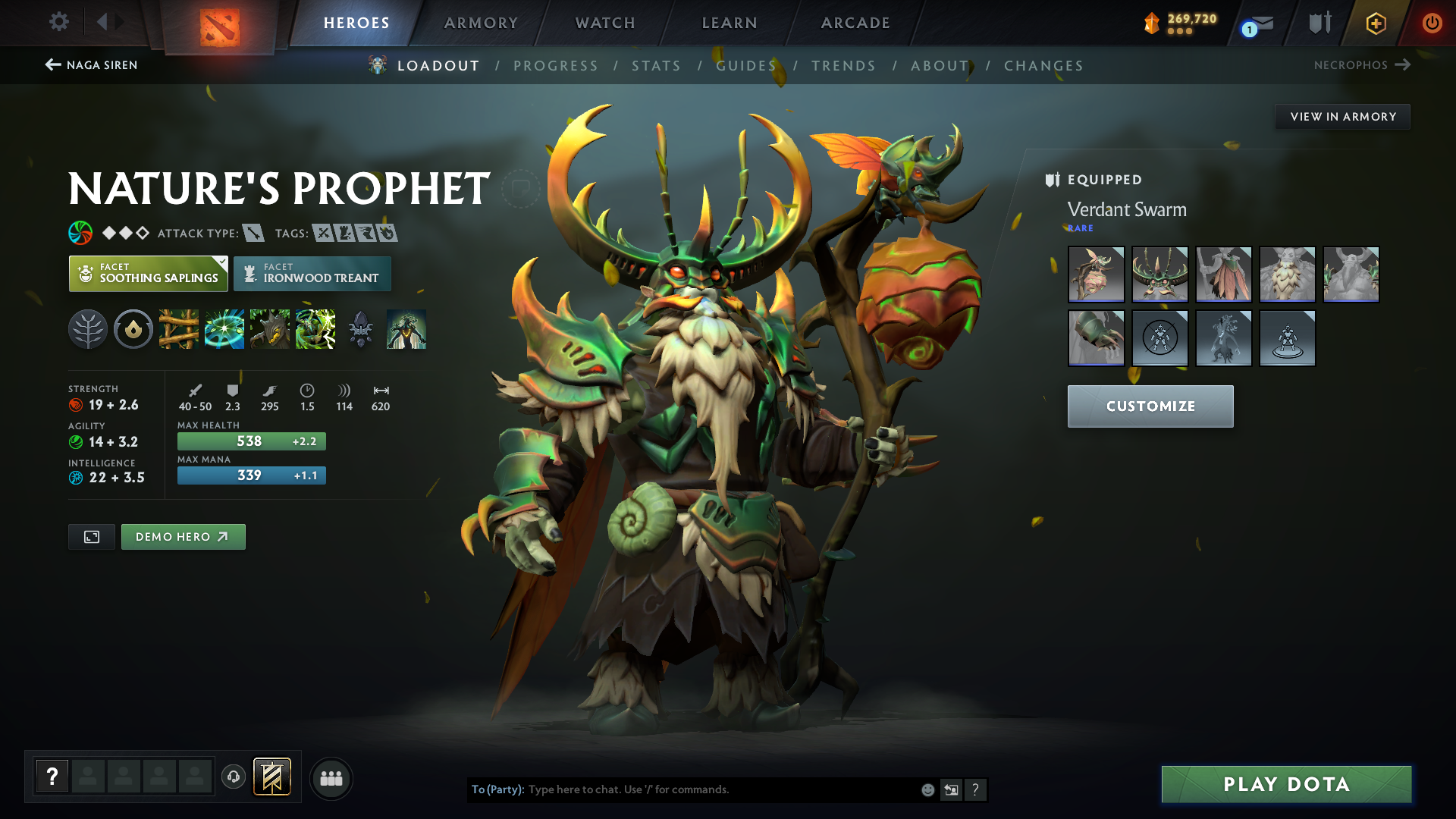Screen dimensions: 1456x819
Task: Select the Sprout ability icon
Action: pos(179,329)
